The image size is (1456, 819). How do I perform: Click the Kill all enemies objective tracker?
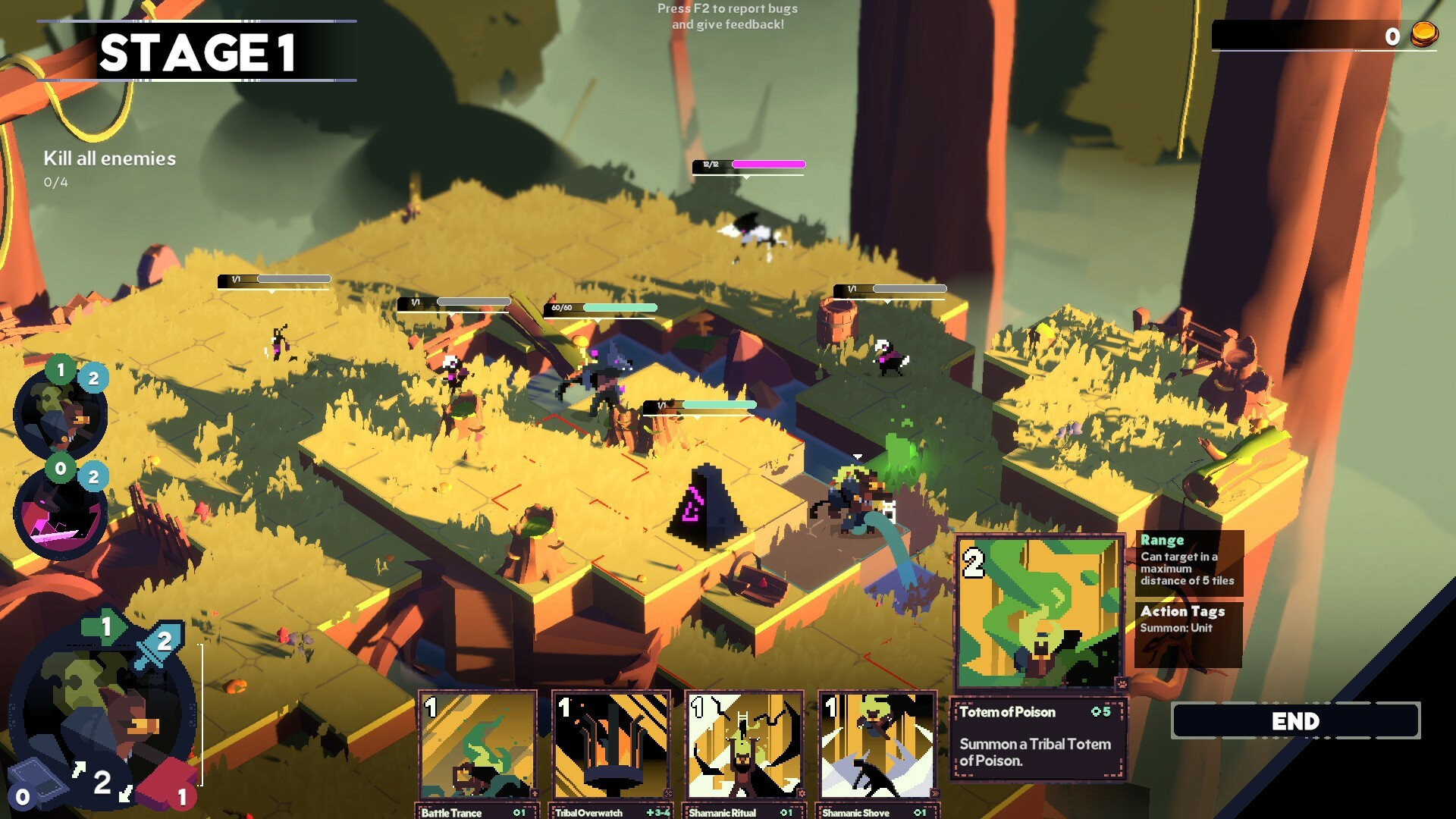tap(109, 168)
